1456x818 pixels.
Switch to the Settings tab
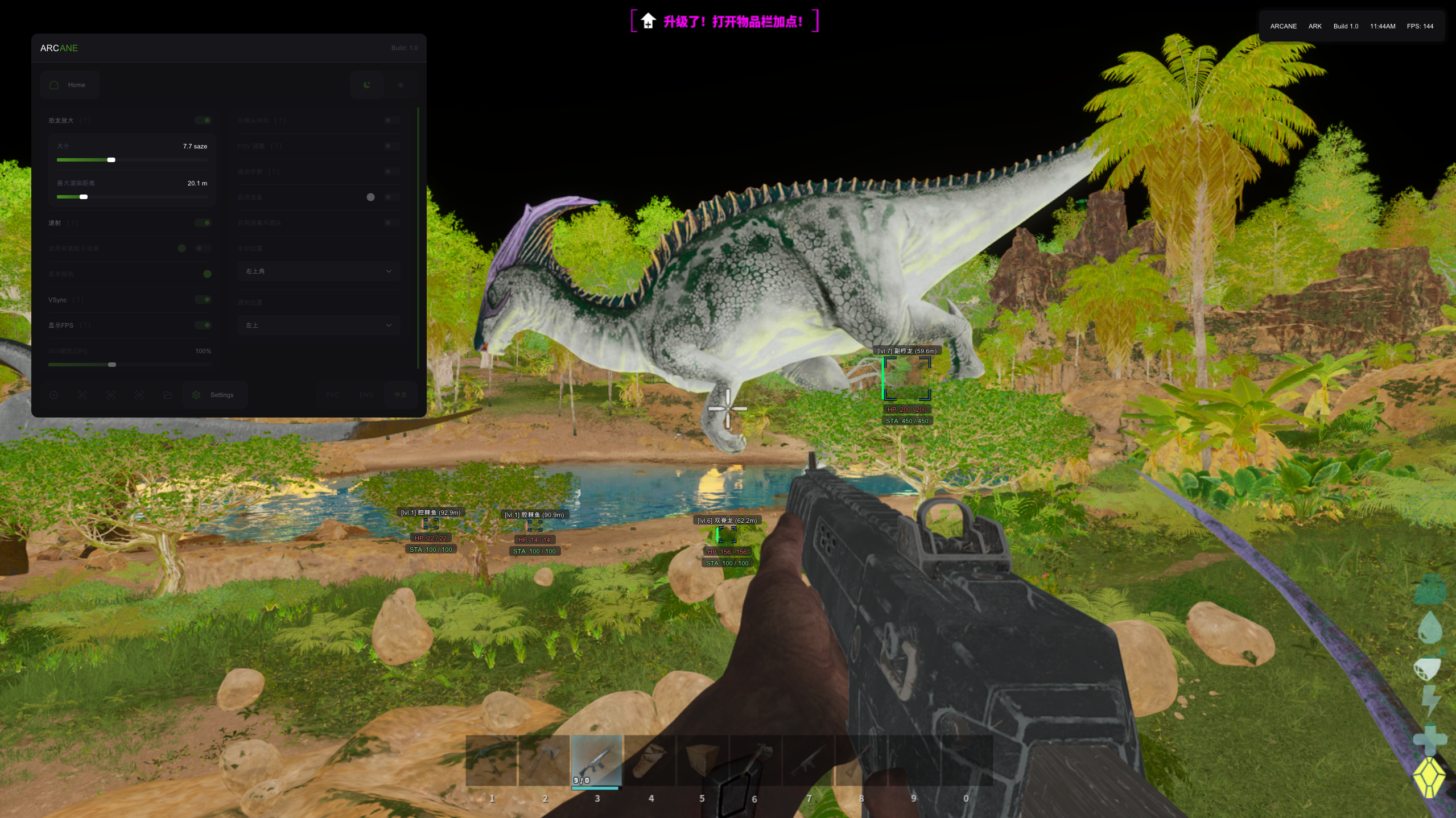(x=215, y=395)
